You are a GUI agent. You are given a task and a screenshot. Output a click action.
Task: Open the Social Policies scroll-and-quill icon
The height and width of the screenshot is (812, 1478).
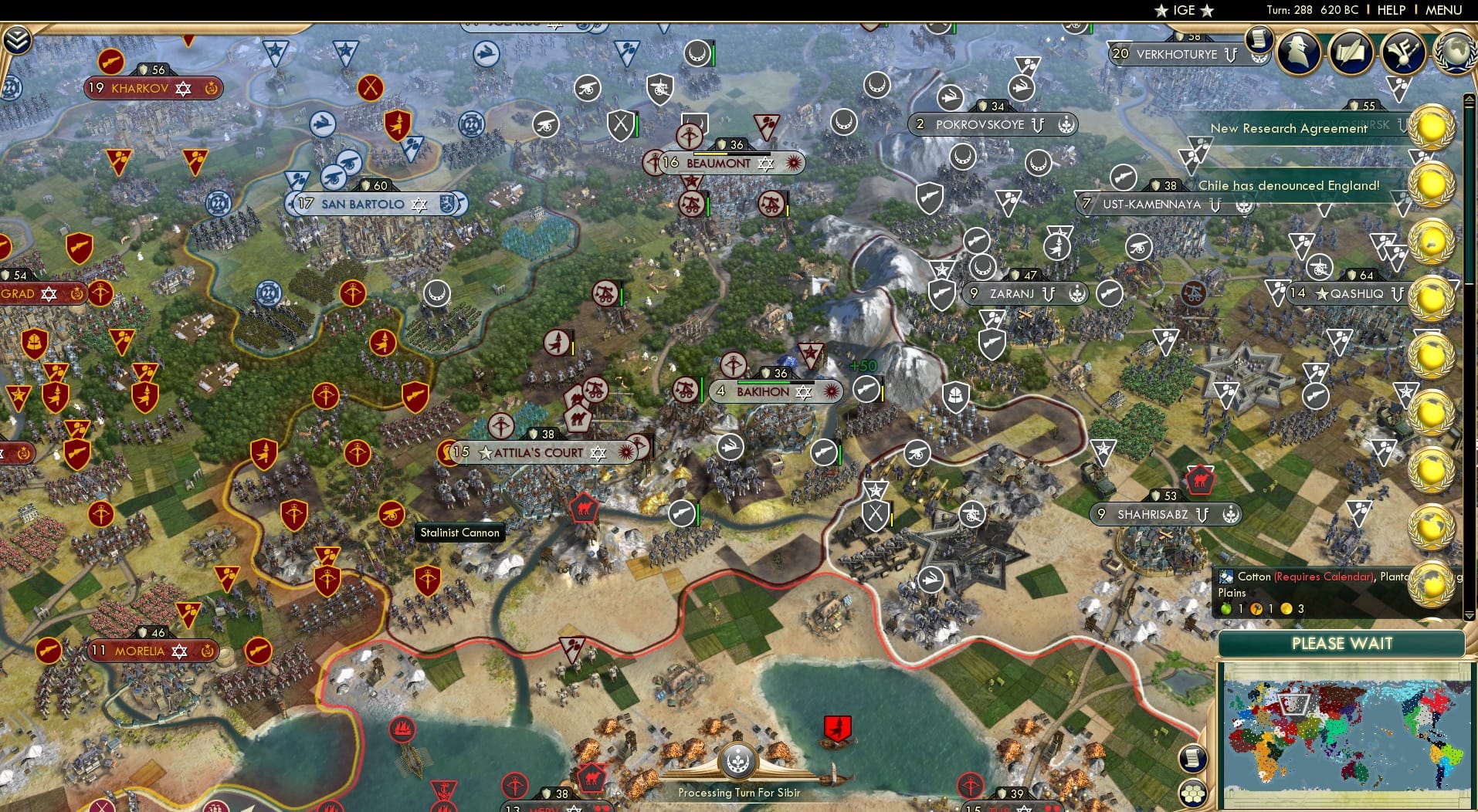(x=1350, y=52)
